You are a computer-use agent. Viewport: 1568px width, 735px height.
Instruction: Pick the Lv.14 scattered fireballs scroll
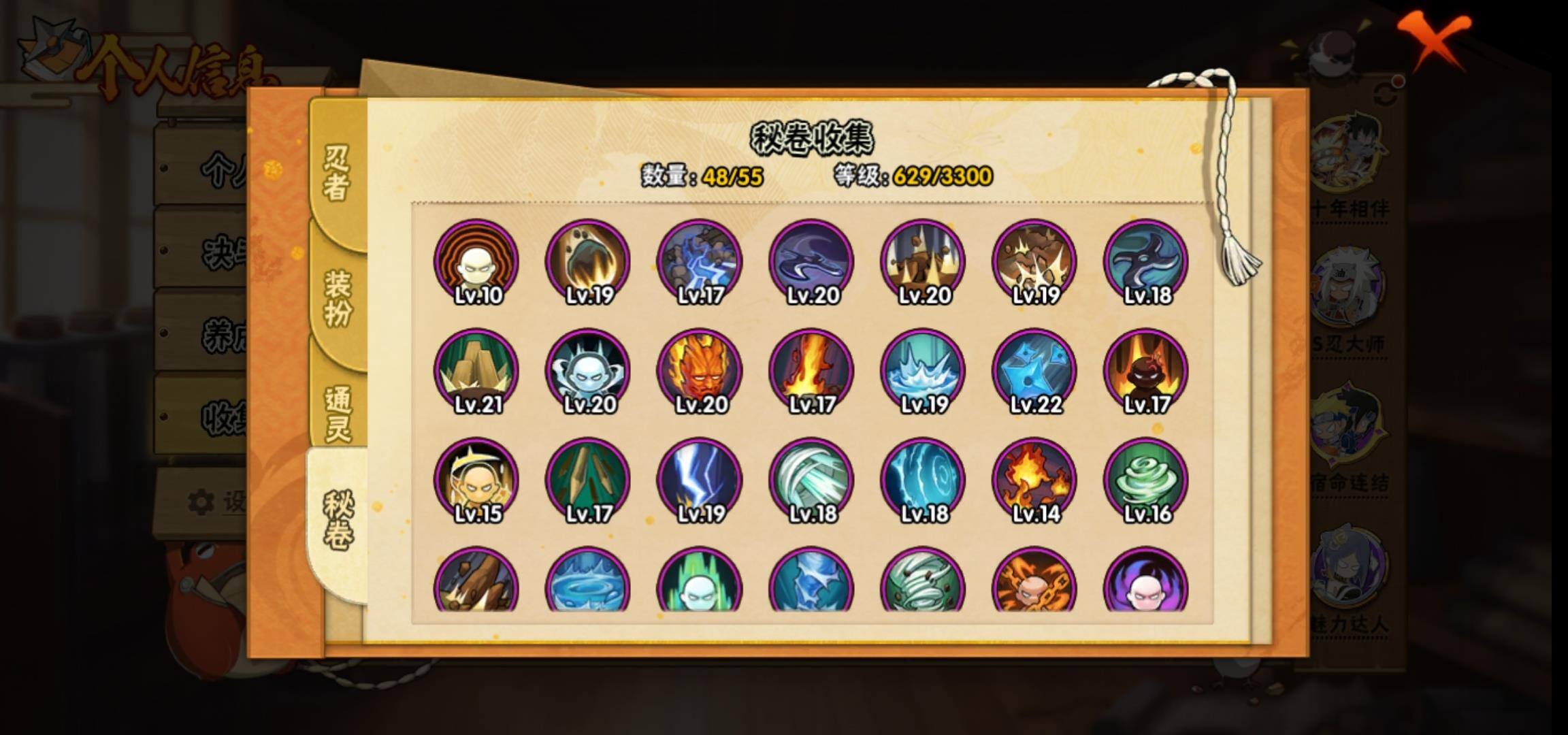pyautogui.click(x=1034, y=480)
